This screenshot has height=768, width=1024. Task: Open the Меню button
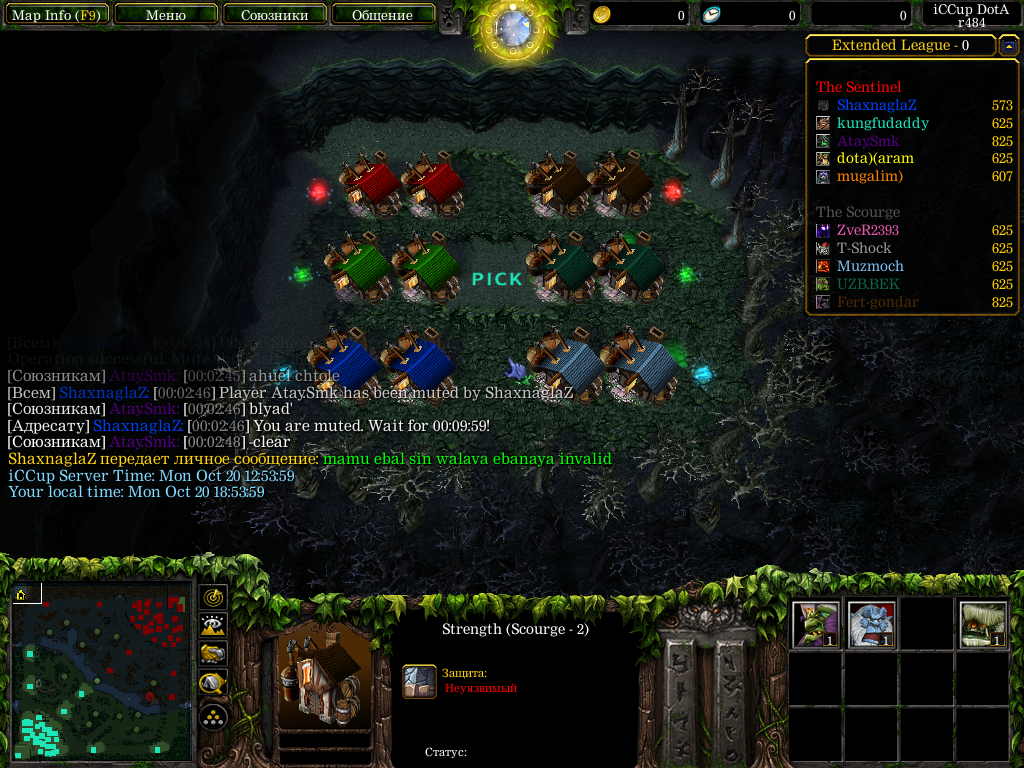(166, 15)
